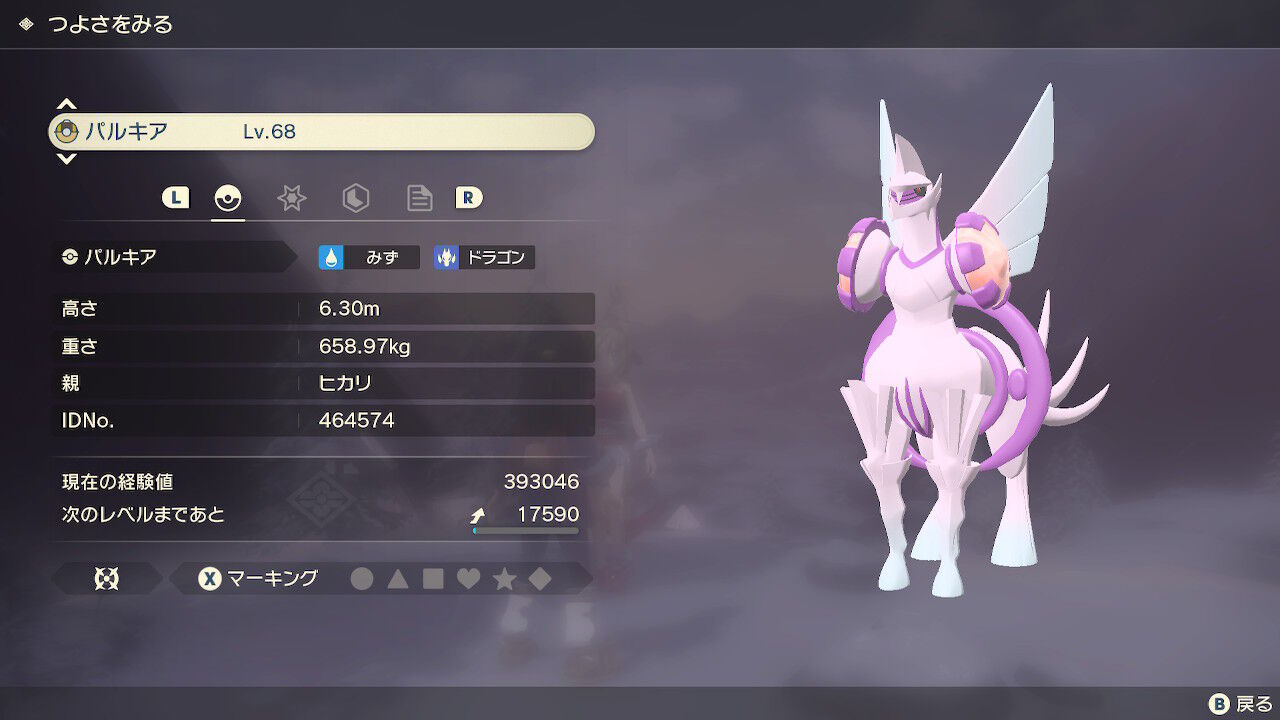Image resolution: width=1280 pixels, height=720 pixels.
Task: Click the R shoulder button icon
Action: [x=470, y=198]
